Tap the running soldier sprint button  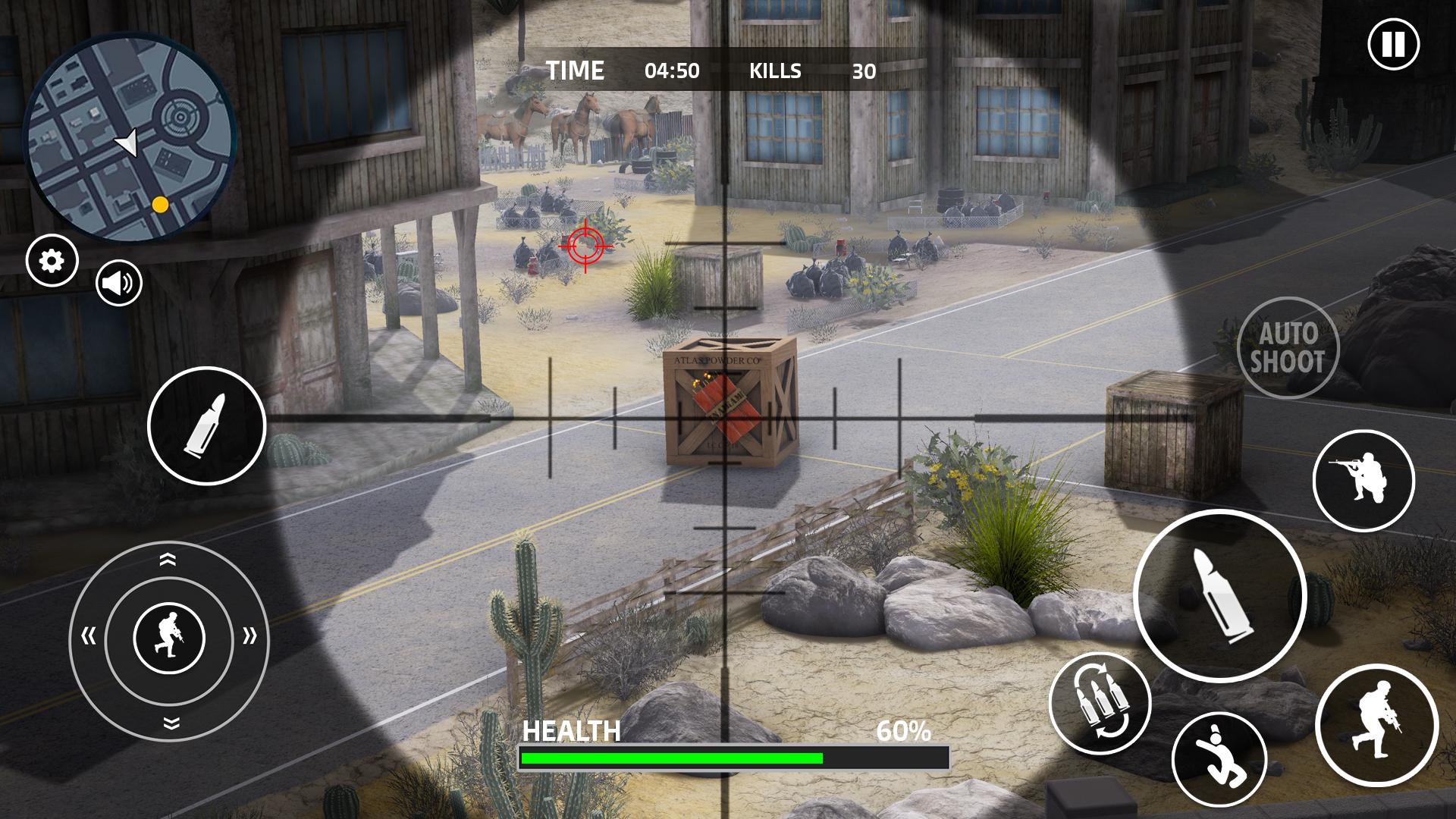(x=1376, y=724)
